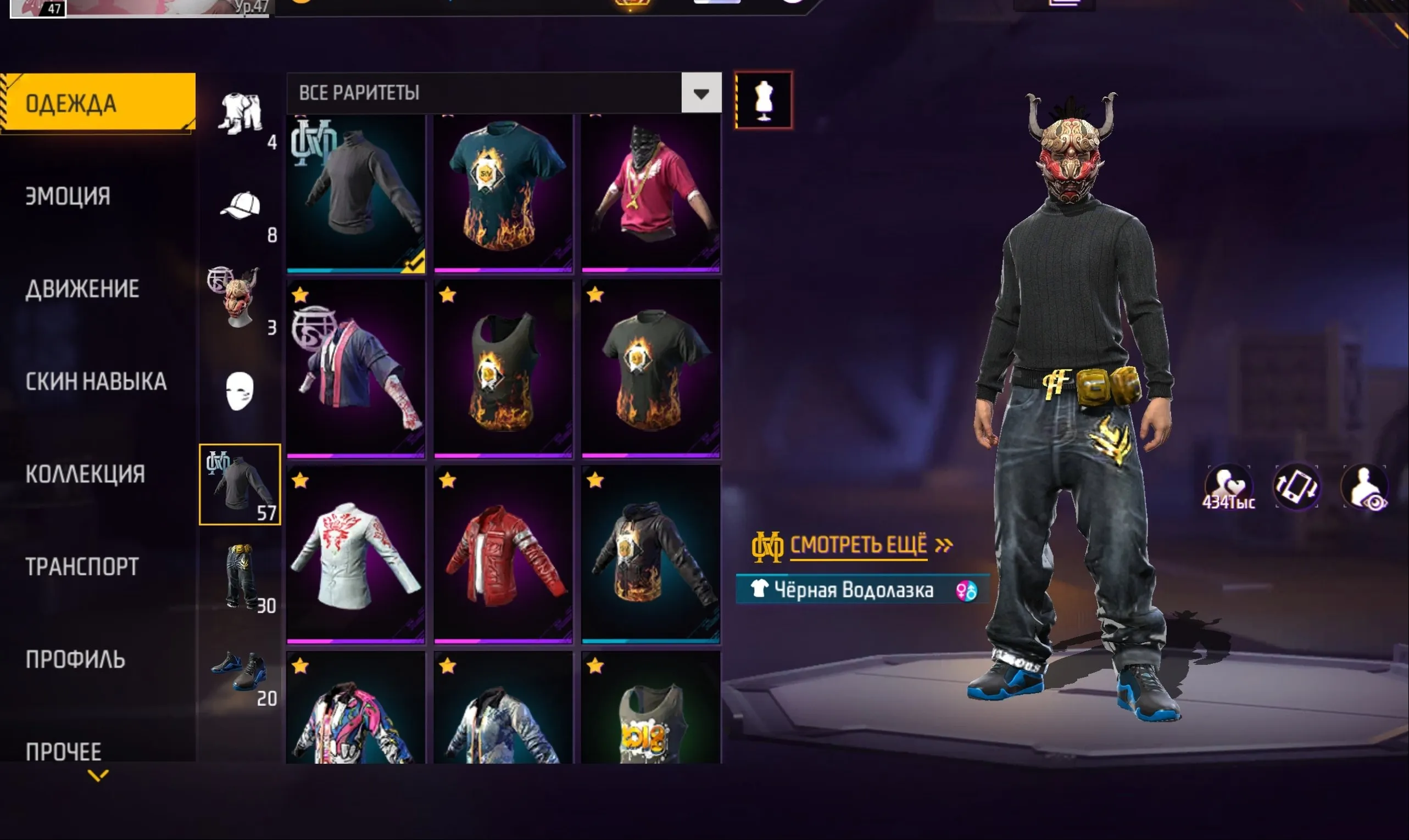Screen dimensions: 1409x840
Task: Go to the ПРОФИЛЬ section
Action: click(x=75, y=658)
